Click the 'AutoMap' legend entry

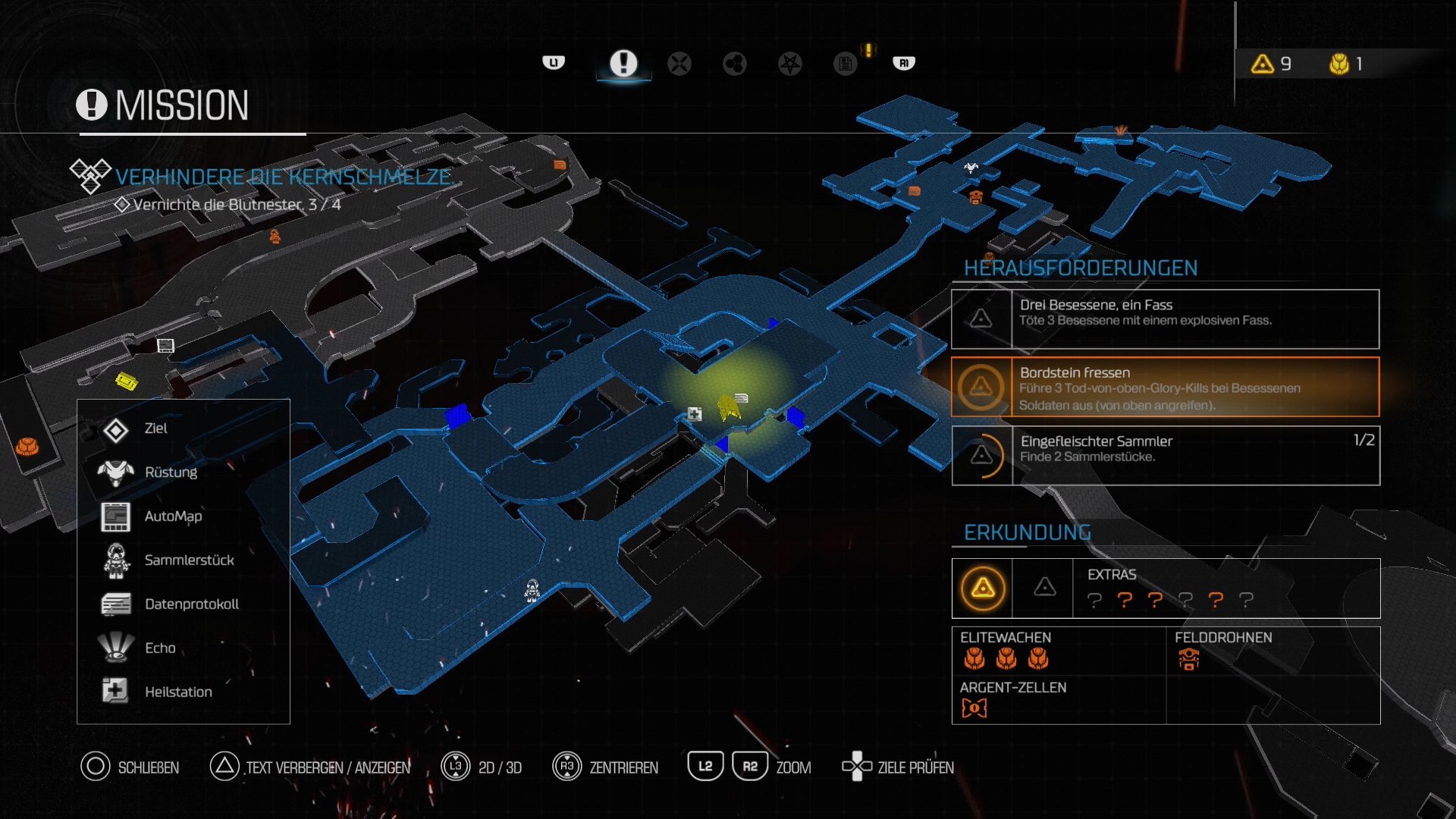tap(173, 516)
